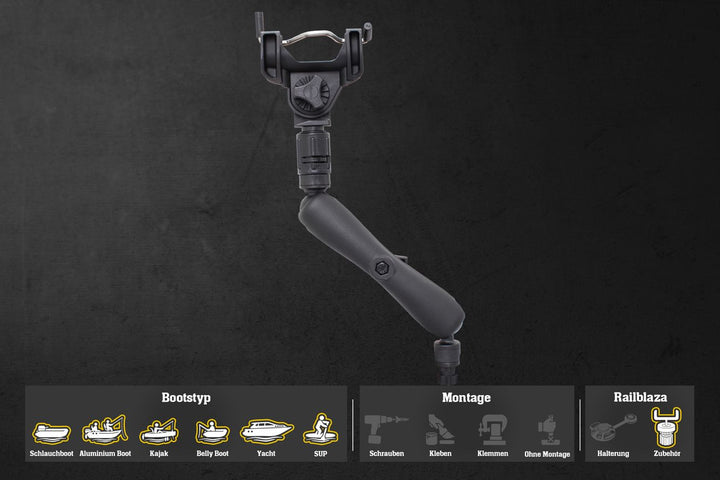The height and width of the screenshot is (480, 720).
Task: Select the Schrauben mounting option
Action: click(x=386, y=430)
